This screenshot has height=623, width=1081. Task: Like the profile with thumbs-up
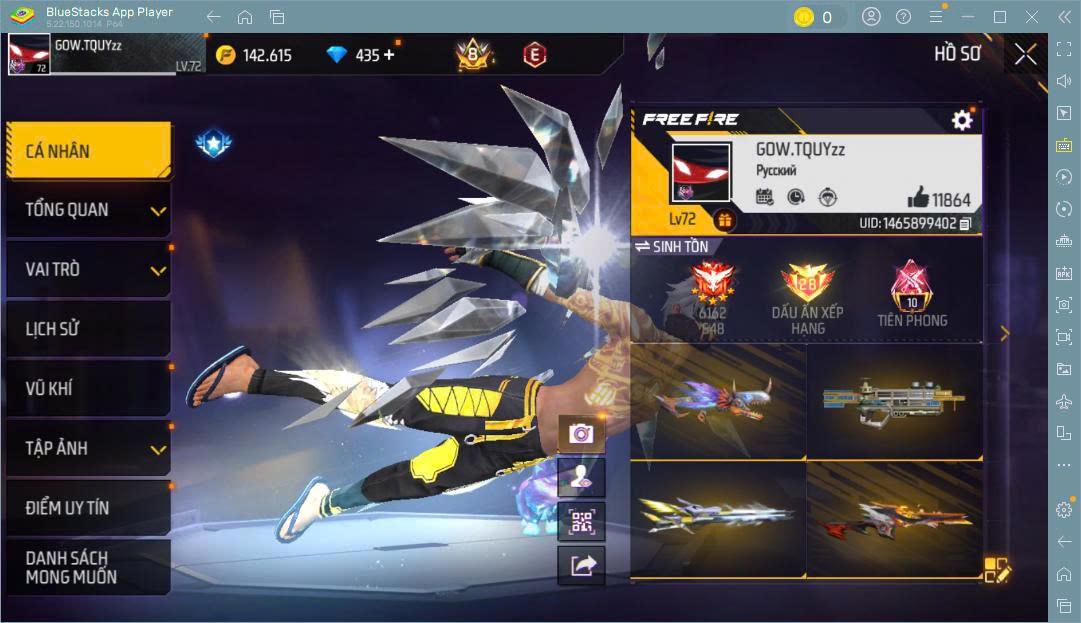click(x=918, y=198)
